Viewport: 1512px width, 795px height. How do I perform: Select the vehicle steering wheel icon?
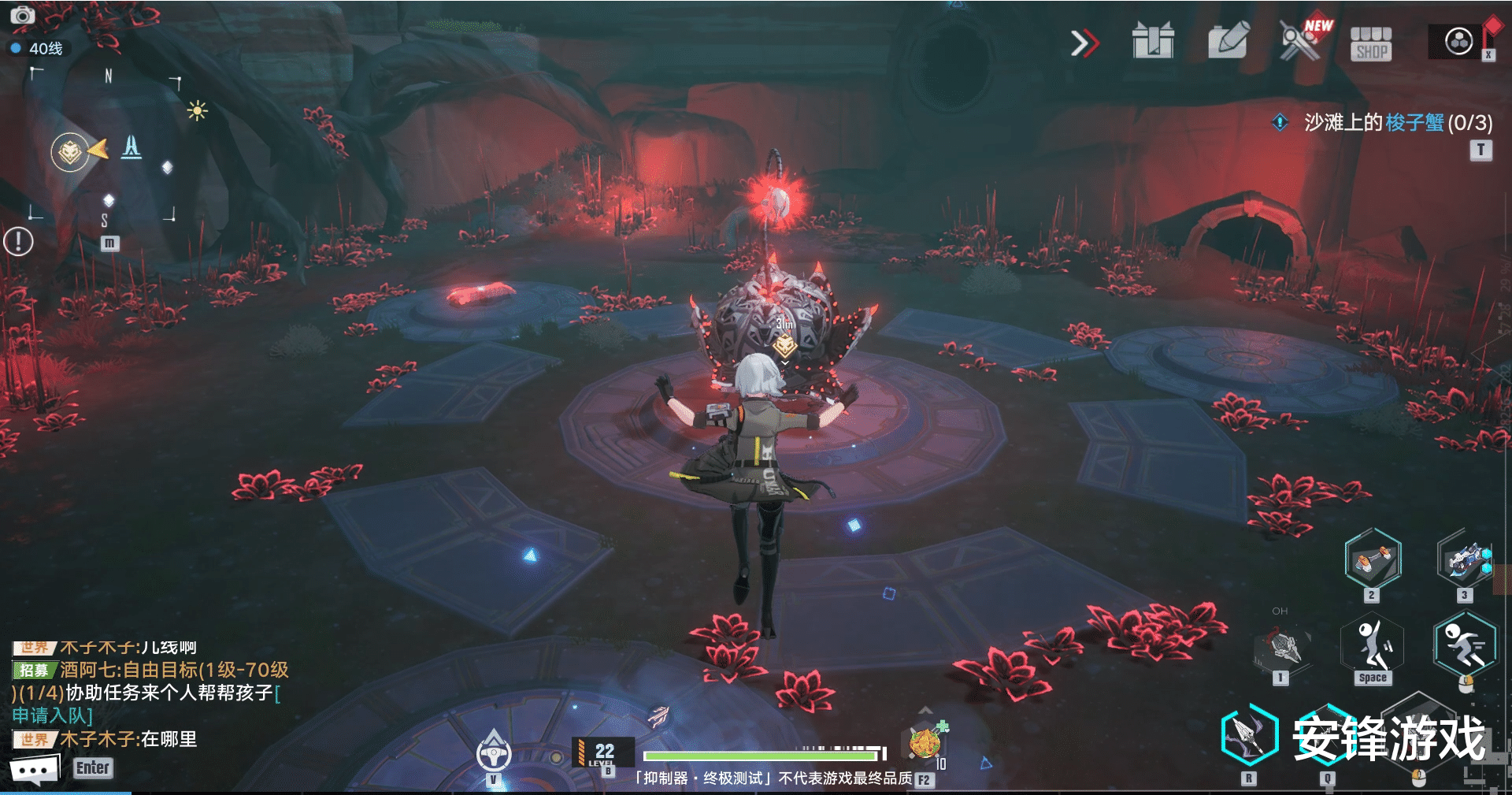coord(494,753)
